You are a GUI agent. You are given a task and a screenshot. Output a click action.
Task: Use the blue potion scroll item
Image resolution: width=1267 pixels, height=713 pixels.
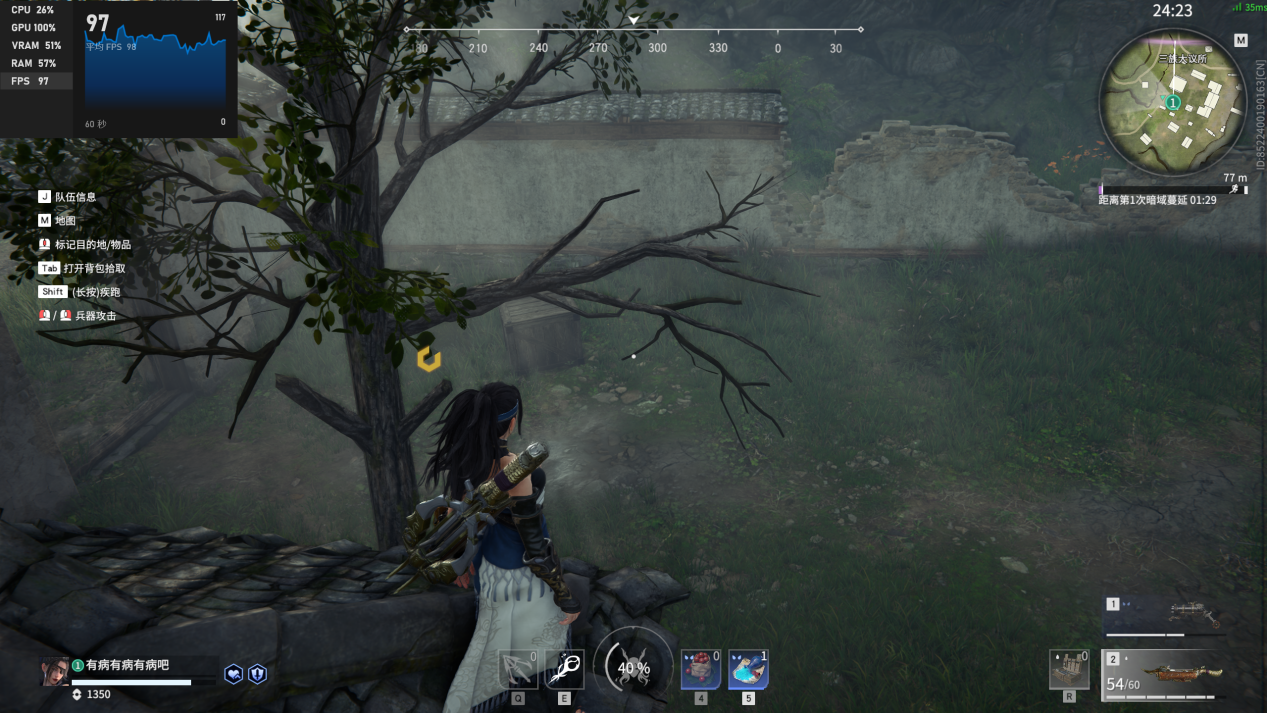point(748,669)
